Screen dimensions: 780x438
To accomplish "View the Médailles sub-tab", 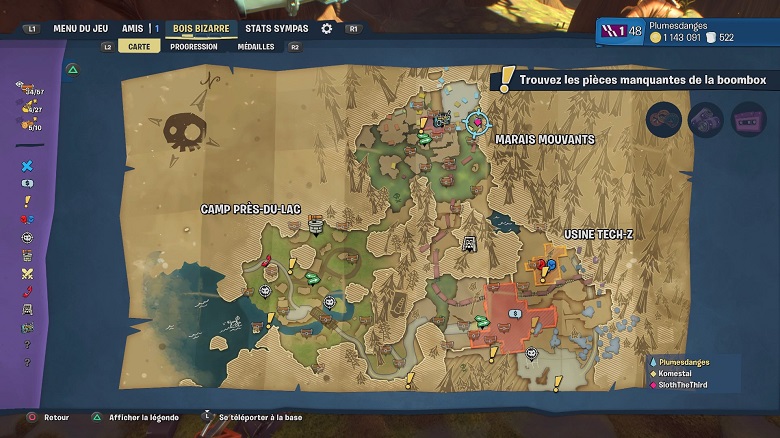I will point(255,46).
